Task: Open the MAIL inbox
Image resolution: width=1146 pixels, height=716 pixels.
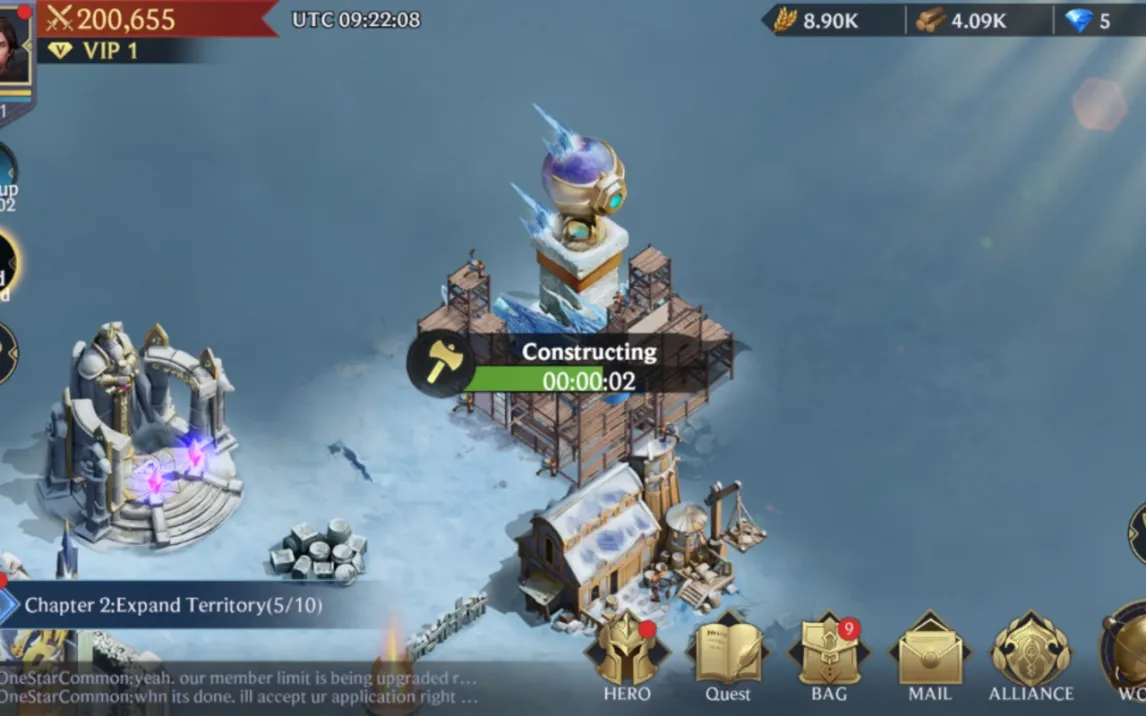Action: pos(930,655)
